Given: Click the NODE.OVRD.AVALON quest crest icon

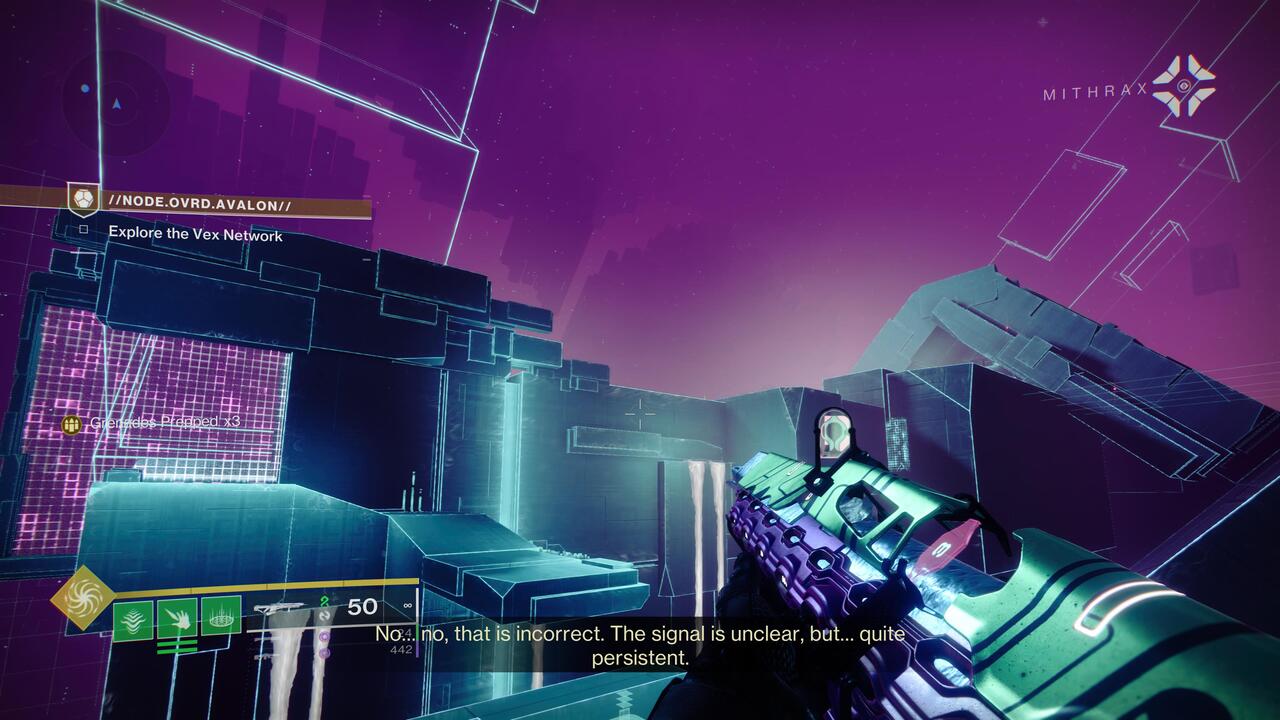Looking at the screenshot, I should [84, 200].
